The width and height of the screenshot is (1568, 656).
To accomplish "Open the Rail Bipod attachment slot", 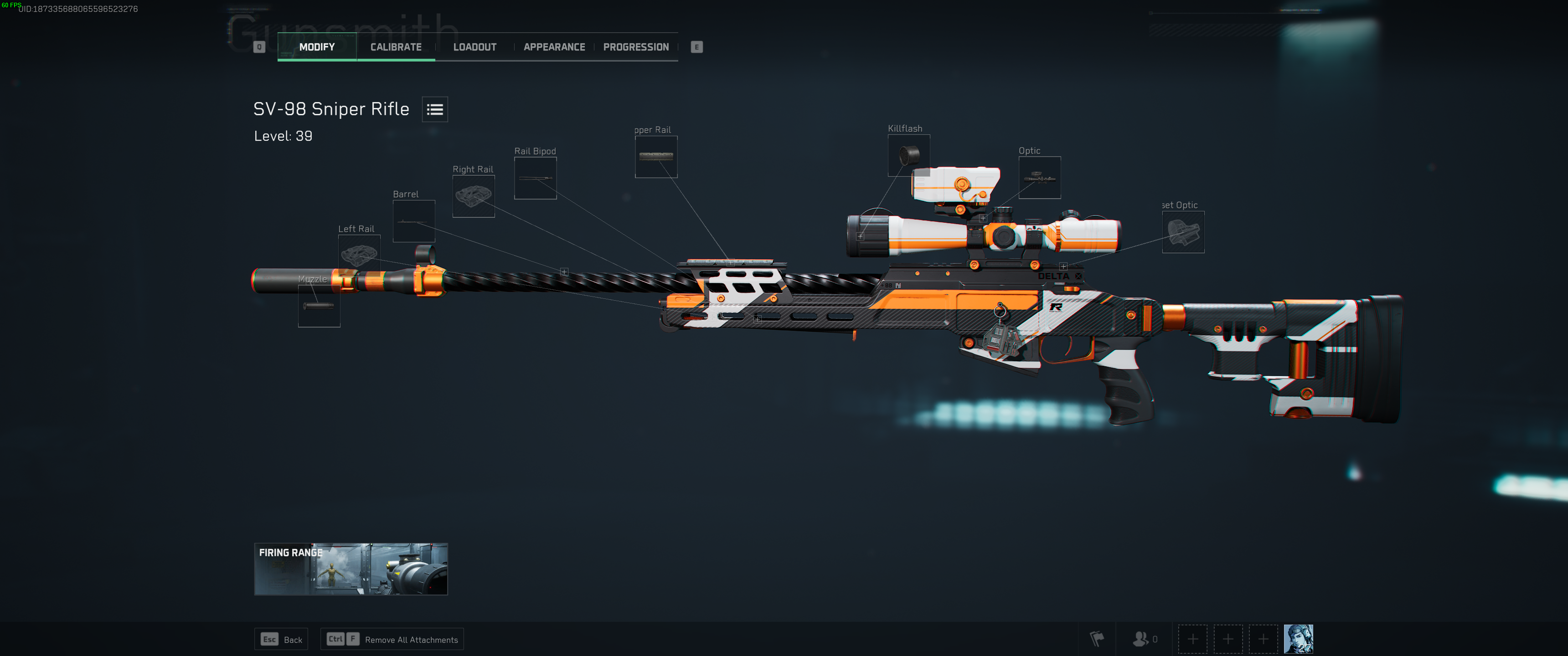I will click(535, 178).
